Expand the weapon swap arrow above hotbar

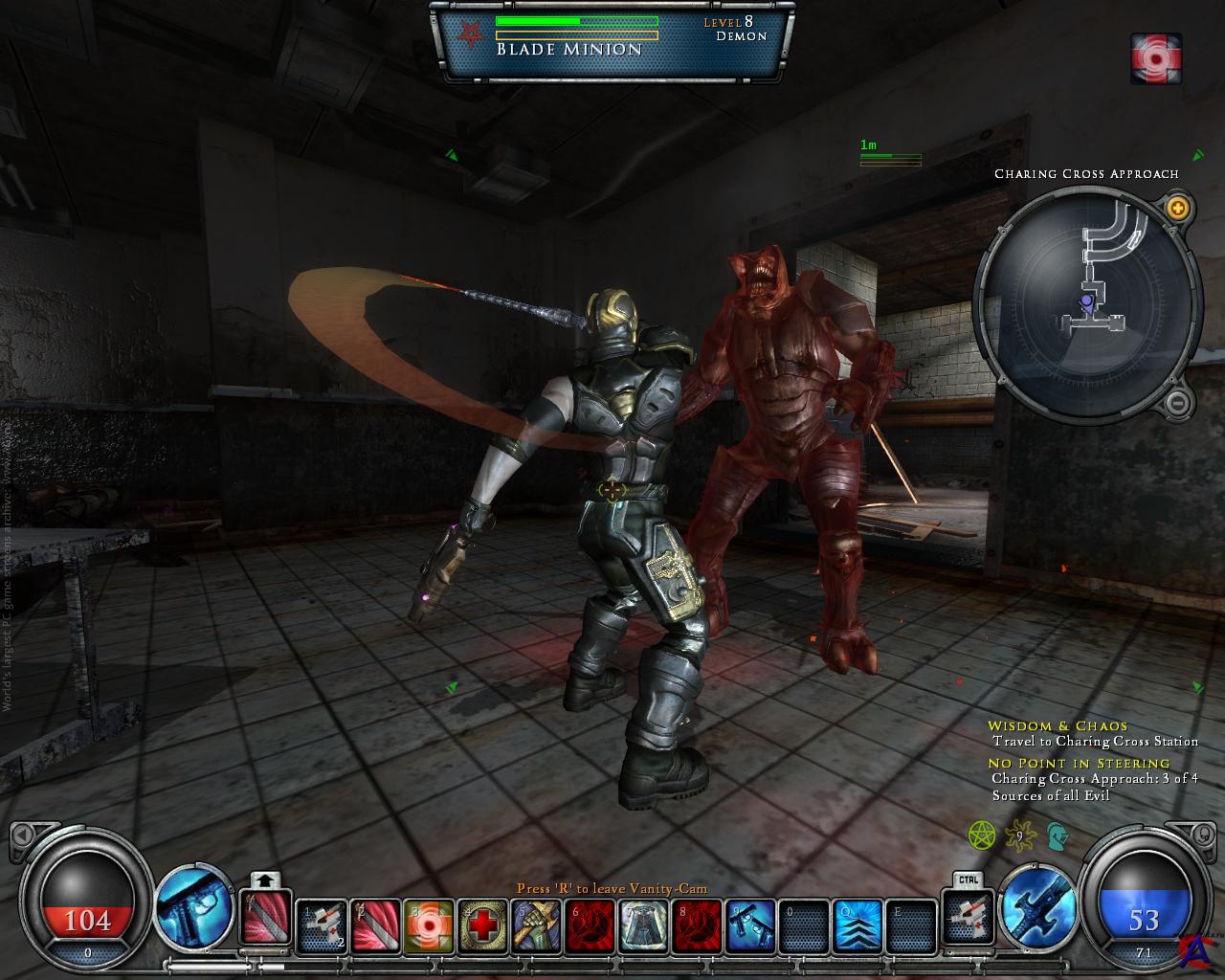(265, 880)
